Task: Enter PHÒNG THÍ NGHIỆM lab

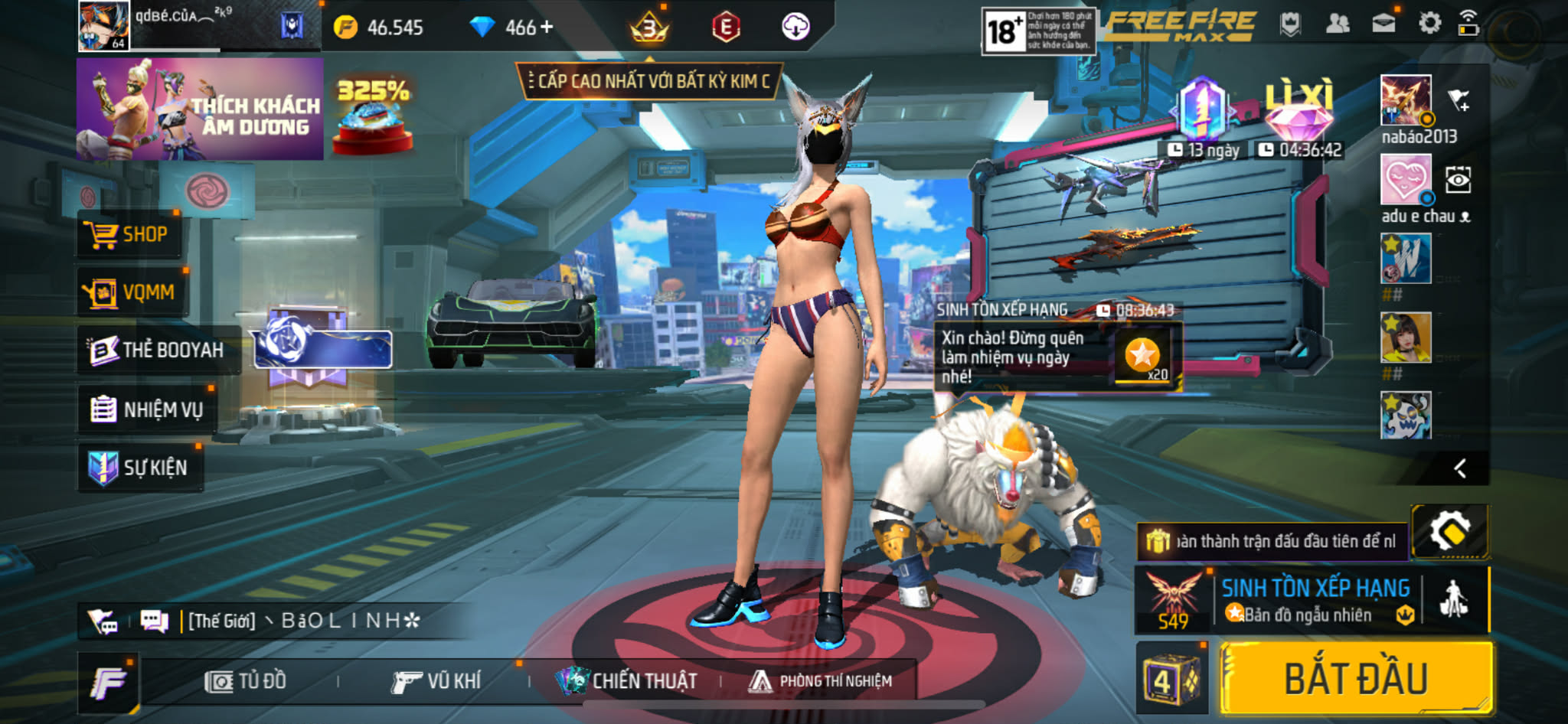Action: [x=821, y=681]
